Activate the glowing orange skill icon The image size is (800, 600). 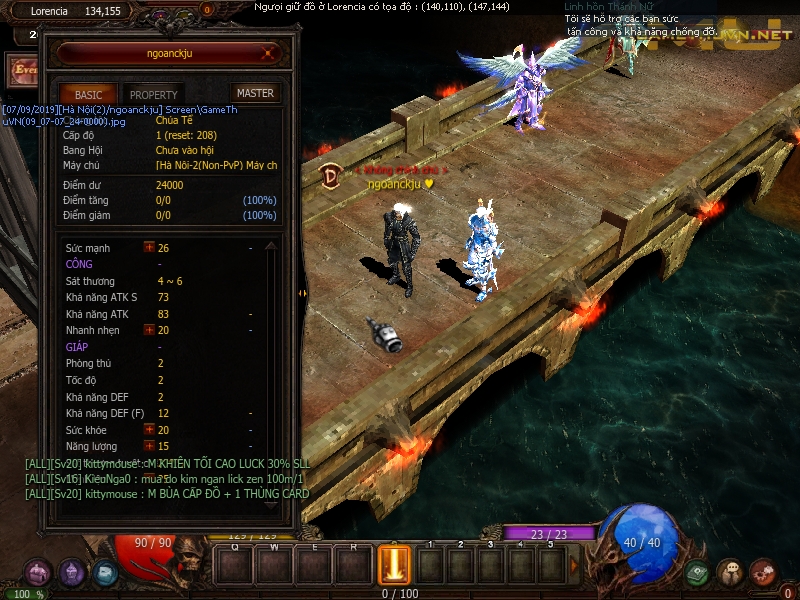point(393,565)
